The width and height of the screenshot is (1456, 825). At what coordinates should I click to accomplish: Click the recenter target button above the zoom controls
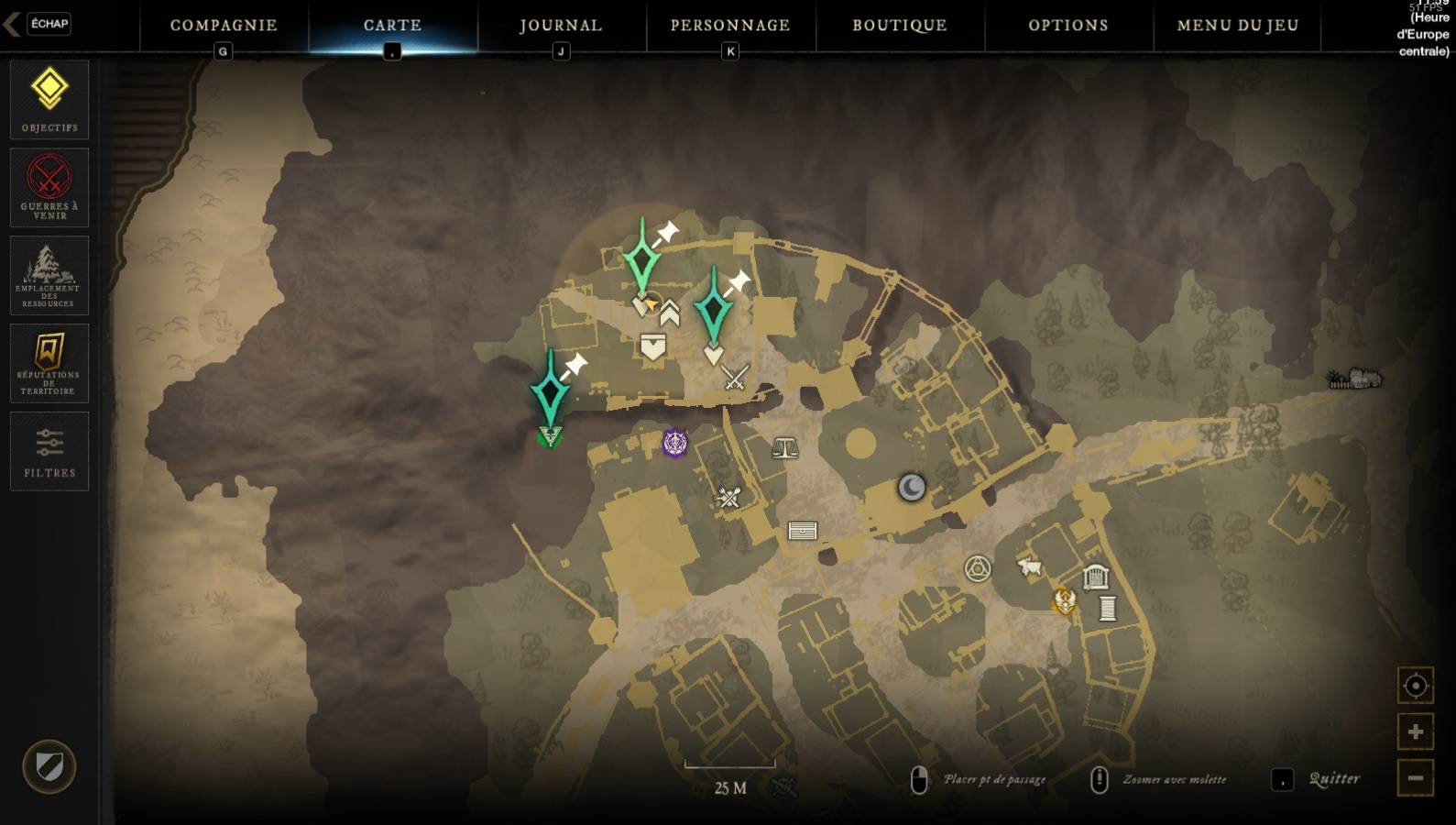pyautogui.click(x=1414, y=685)
